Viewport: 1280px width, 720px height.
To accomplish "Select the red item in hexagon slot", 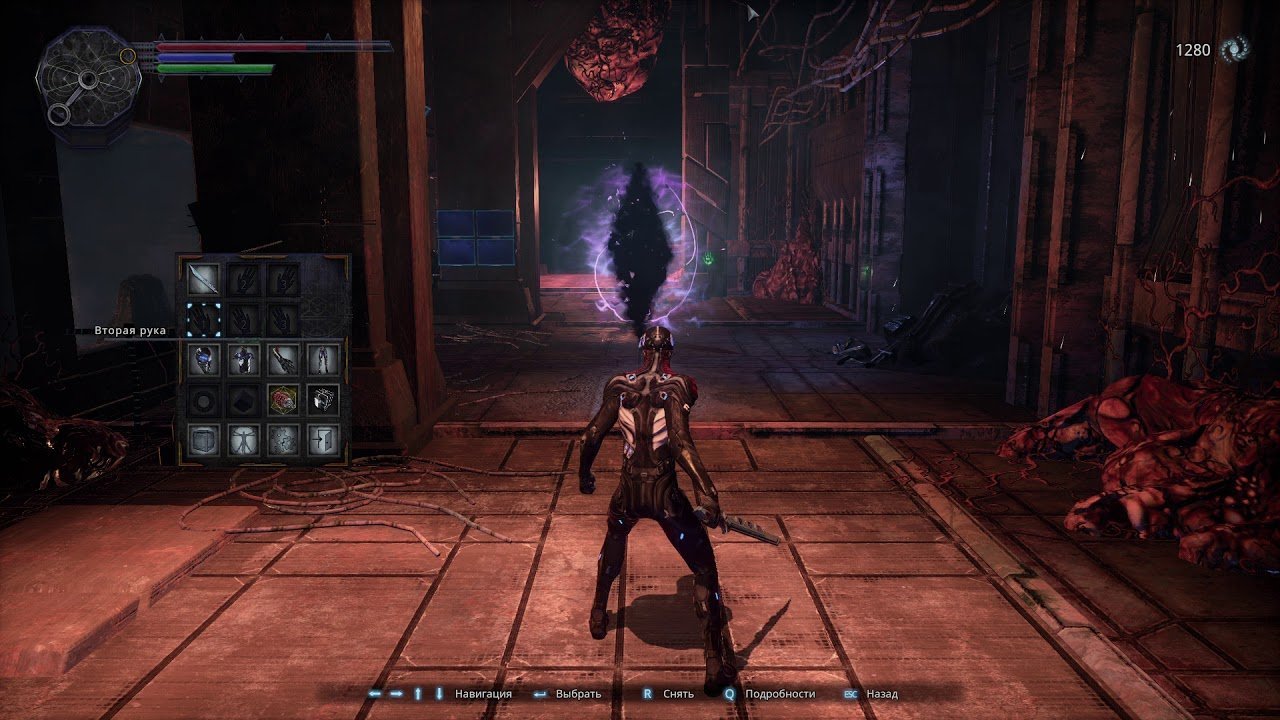I will (x=283, y=399).
